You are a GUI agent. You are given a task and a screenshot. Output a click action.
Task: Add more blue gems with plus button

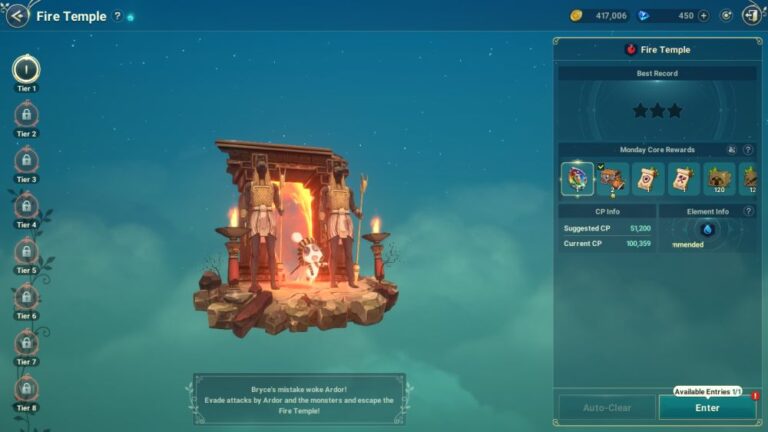point(703,16)
